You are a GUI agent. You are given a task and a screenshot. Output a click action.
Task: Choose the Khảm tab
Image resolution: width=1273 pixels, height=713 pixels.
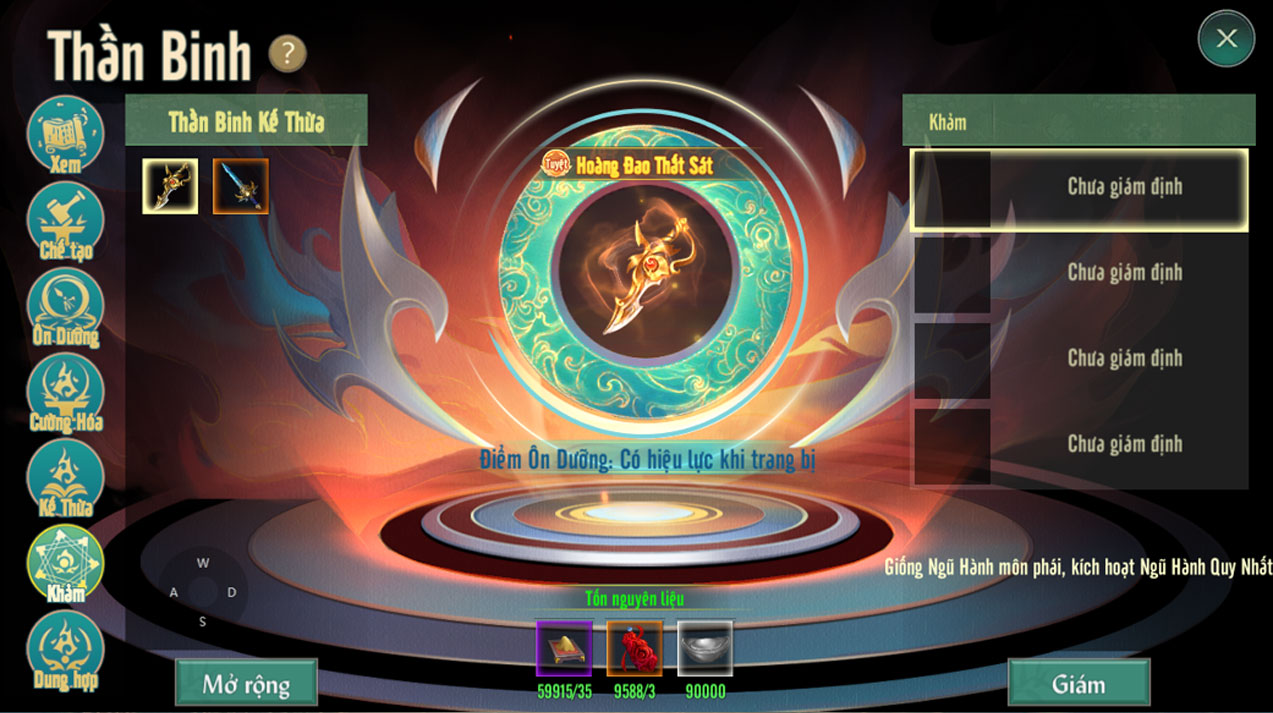click(65, 563)
